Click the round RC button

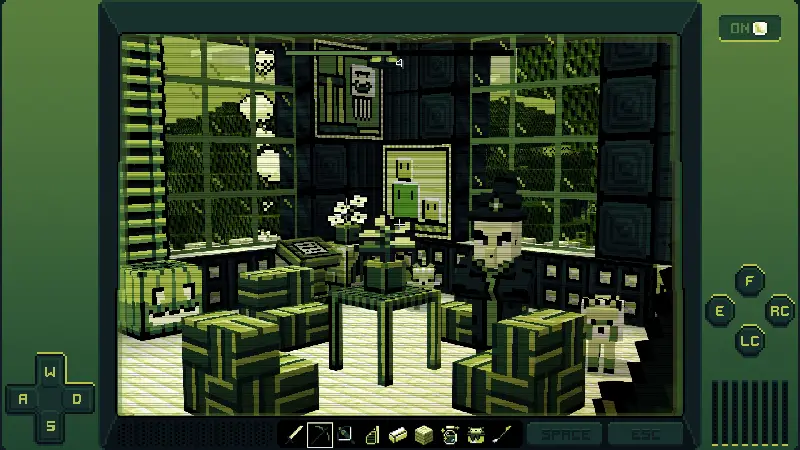778,311
